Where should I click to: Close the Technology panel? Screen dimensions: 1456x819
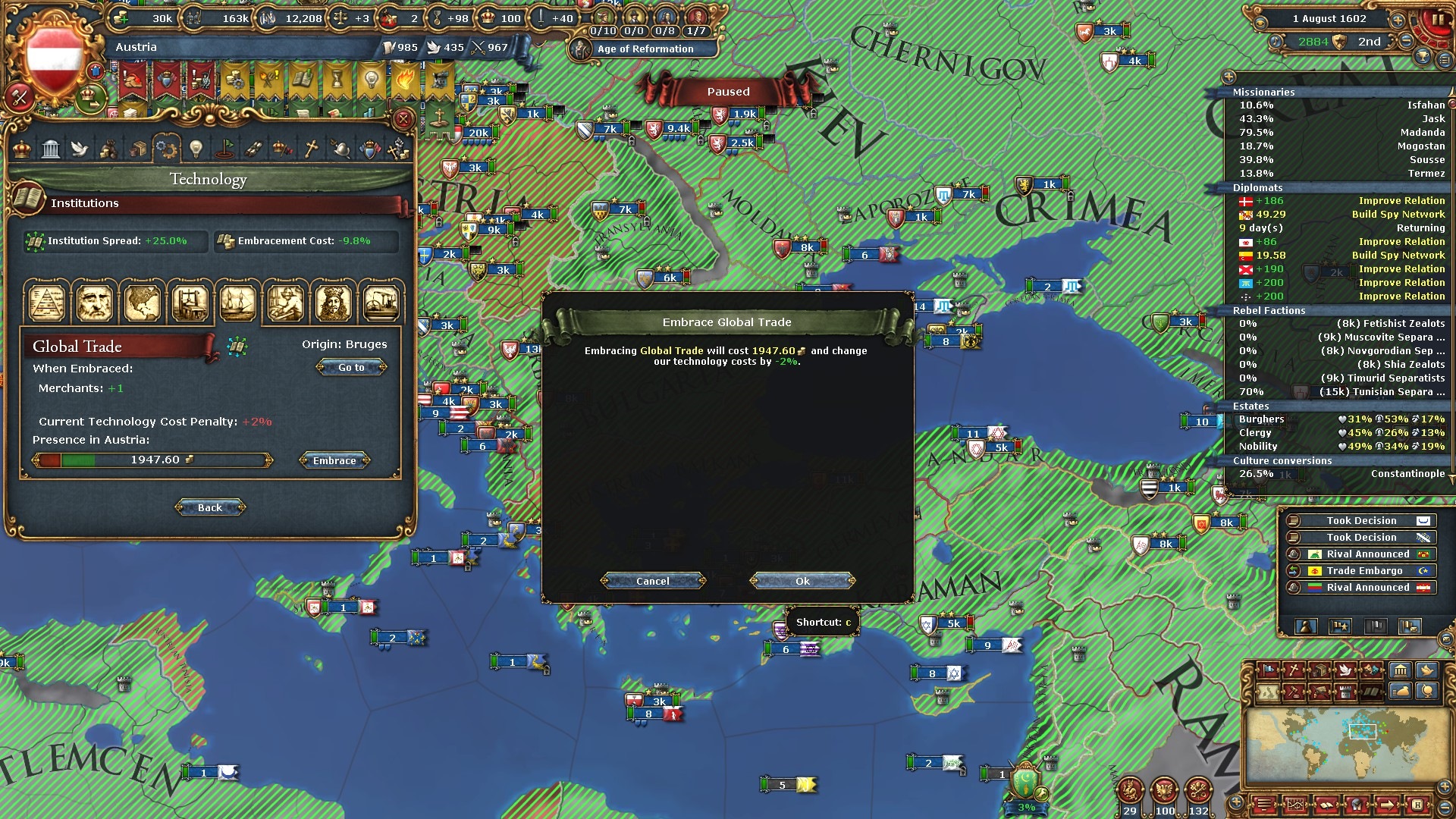[x=403, y=119]
